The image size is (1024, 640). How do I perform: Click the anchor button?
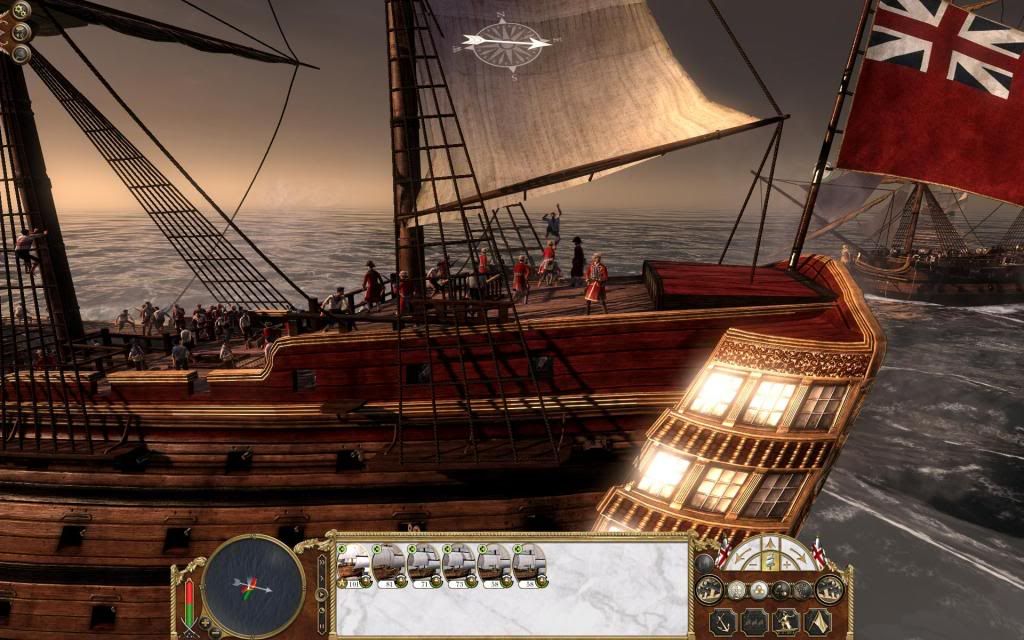coord(722,622)
